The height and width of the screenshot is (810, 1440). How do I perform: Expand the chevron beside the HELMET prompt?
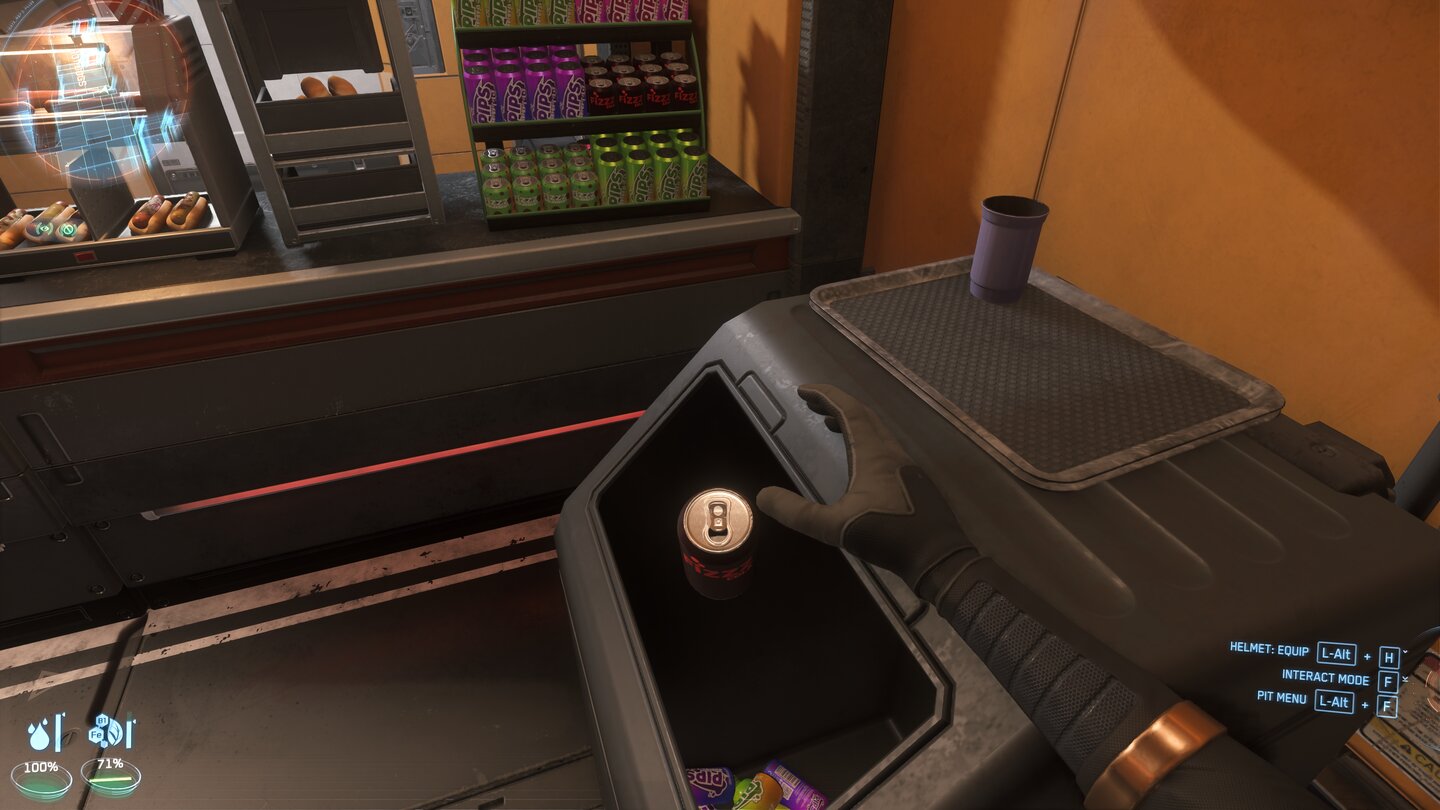click(1404, 652)
